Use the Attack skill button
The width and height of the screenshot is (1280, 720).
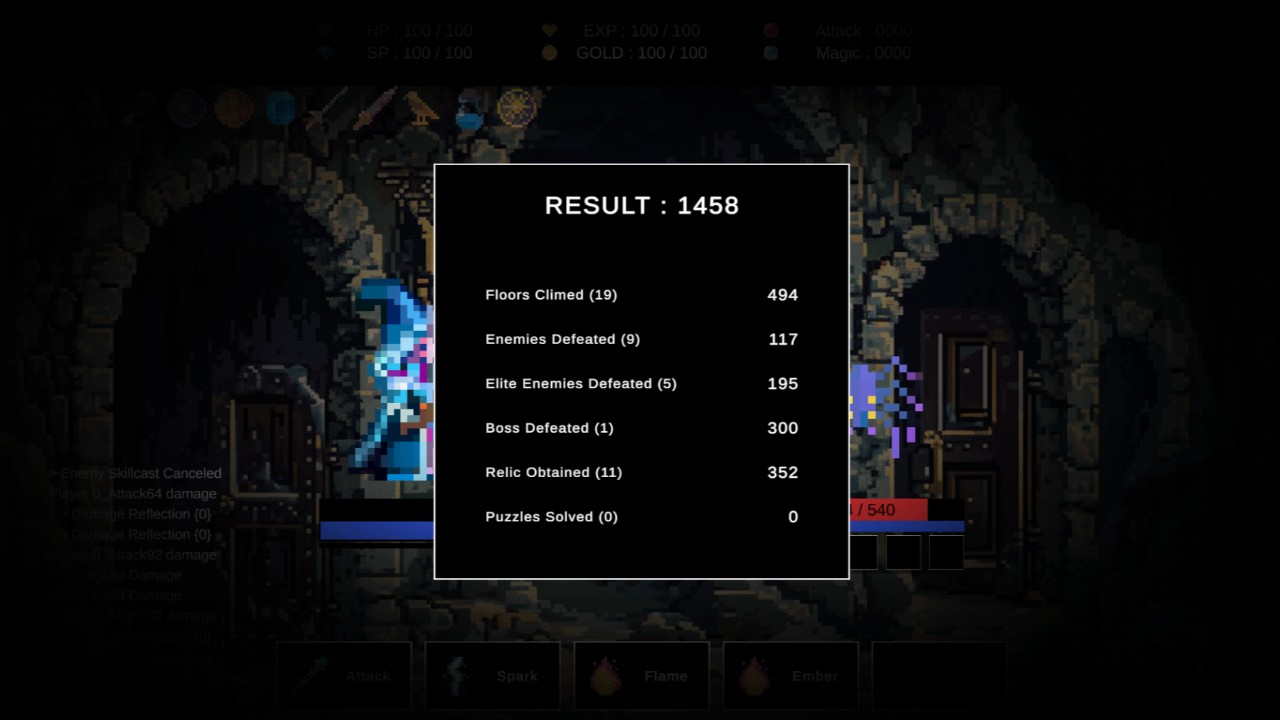pos(343,676)
